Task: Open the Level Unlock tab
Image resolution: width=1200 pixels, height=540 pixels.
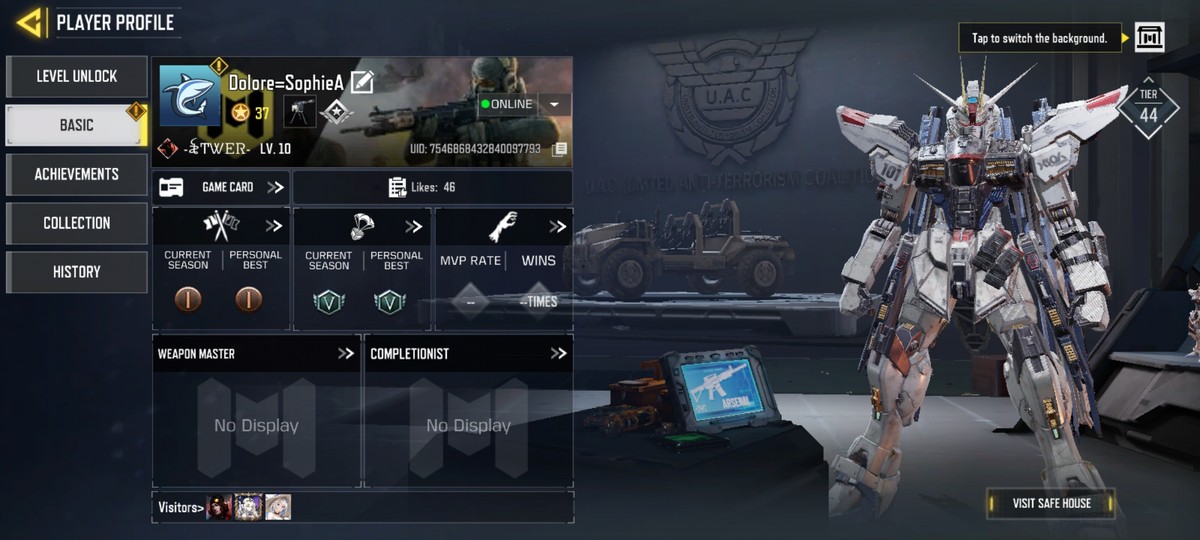Action: pos(76,76)
